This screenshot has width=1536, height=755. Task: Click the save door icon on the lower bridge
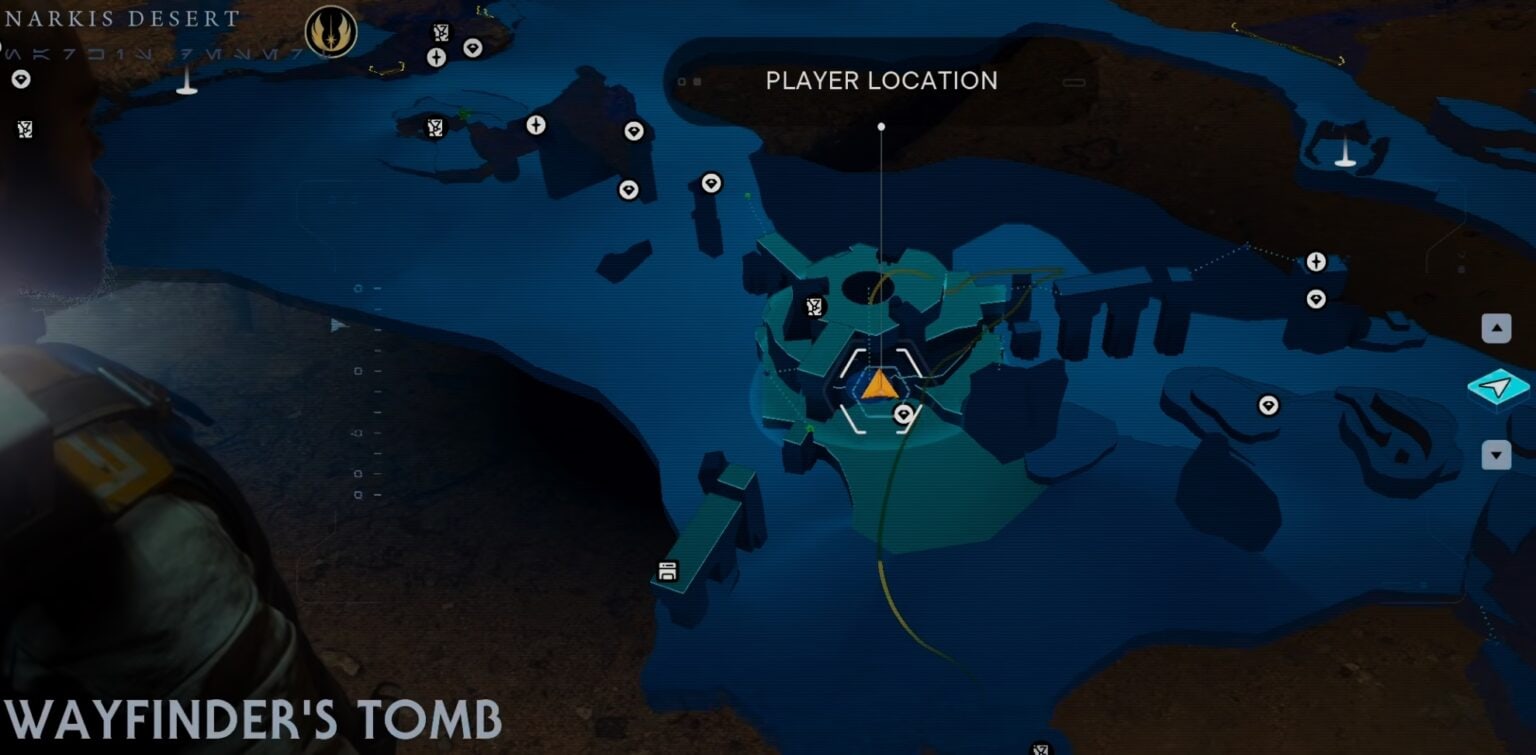[x=666, y=570]
